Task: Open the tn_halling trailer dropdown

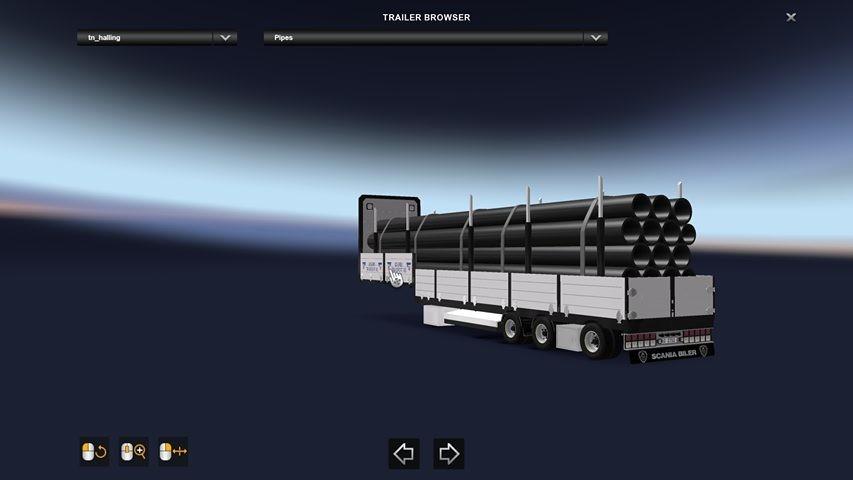Action: click(225, 38)
